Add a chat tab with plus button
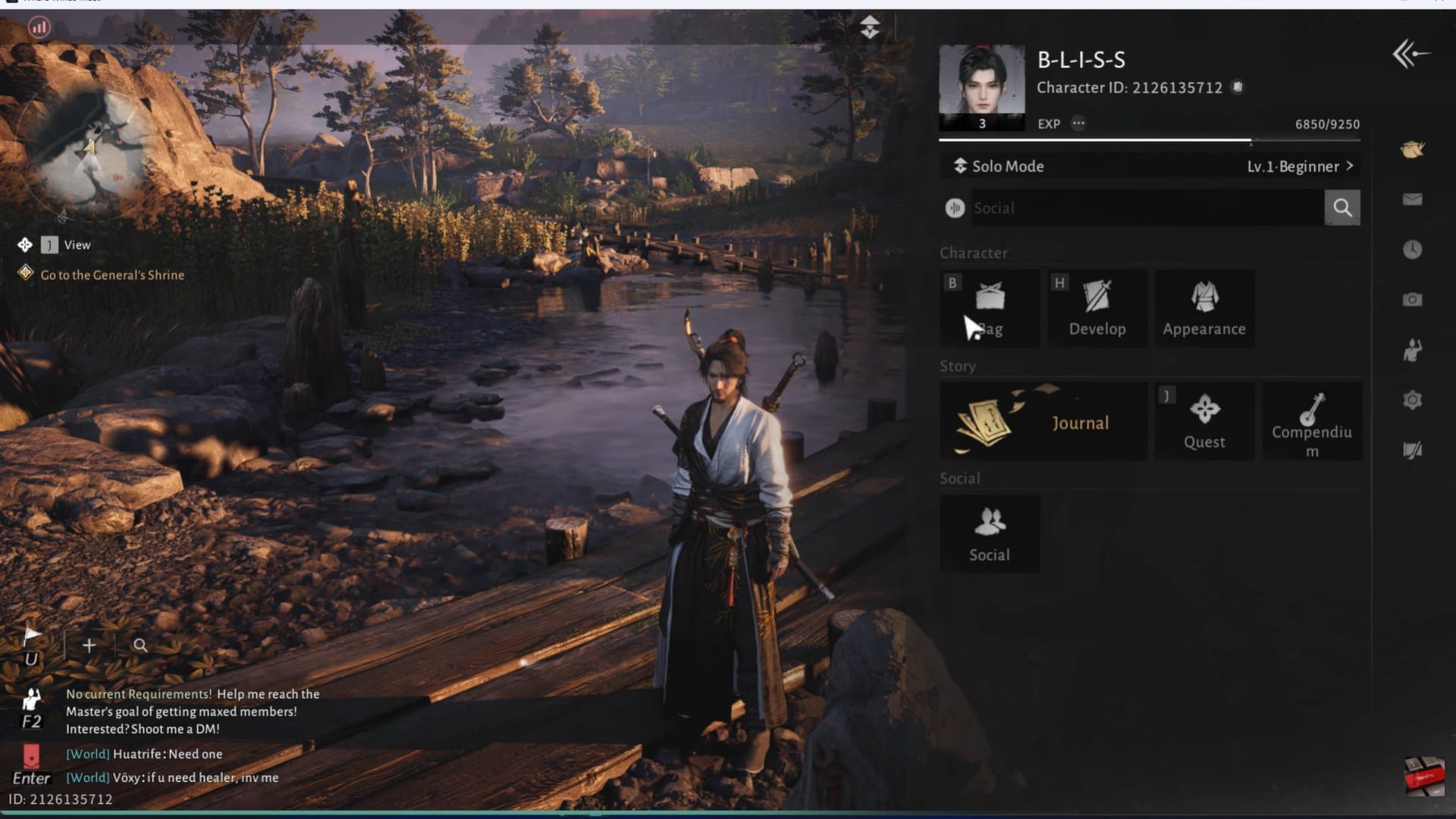Image resolution: width=1456 pixels, height=819 pixels. tap(89, 645)
